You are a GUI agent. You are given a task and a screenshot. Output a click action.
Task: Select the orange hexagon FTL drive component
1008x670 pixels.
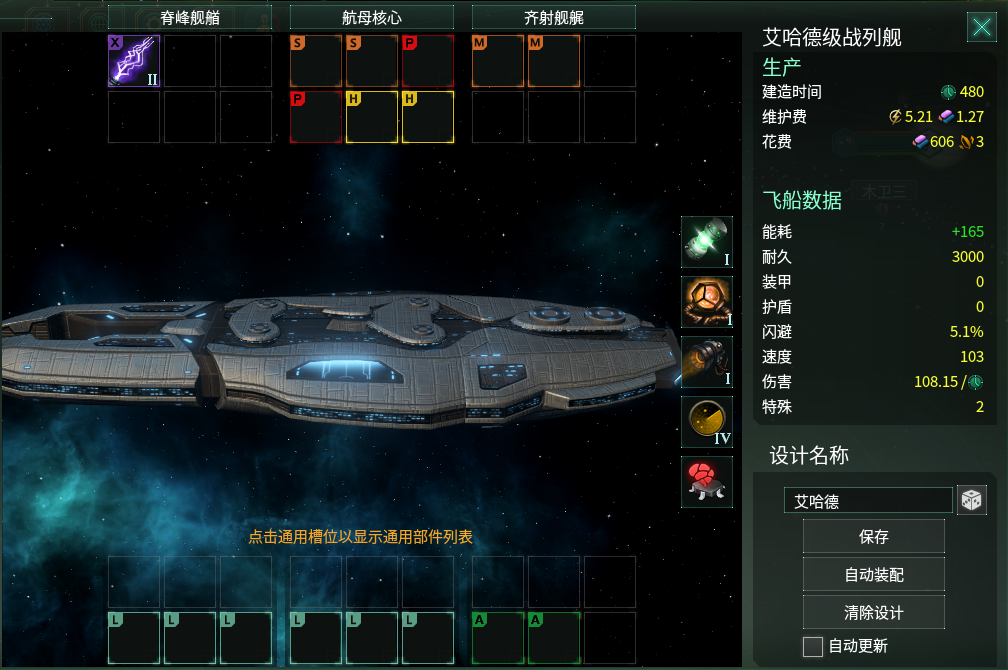point(707,302)
